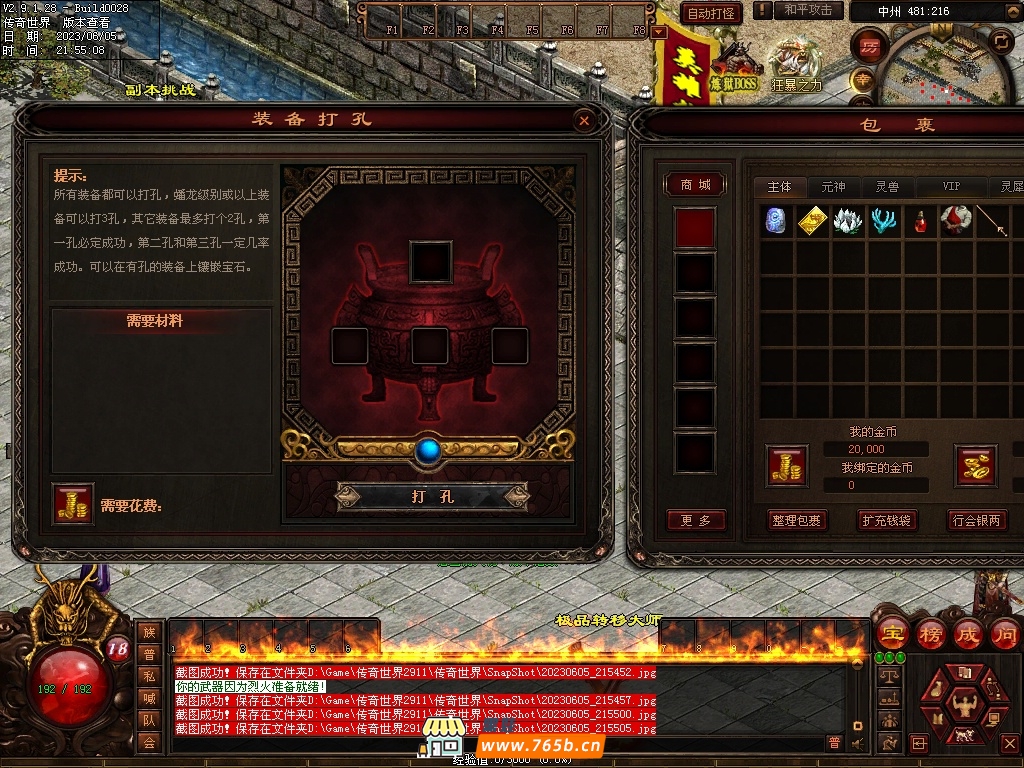Select the yellow talisman item
1024x768 pixels.
[x=812, y=222]
